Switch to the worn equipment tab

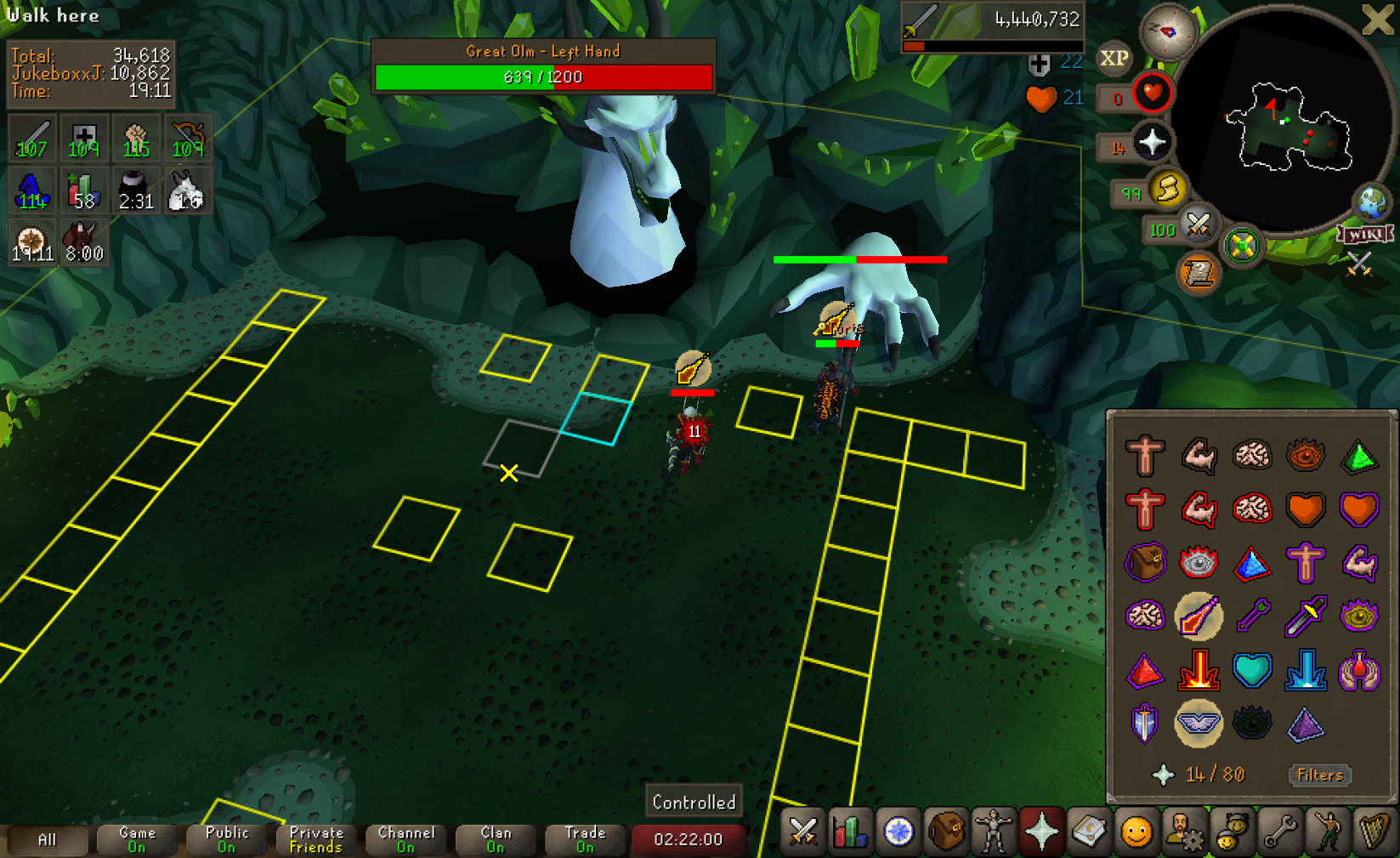994,831
